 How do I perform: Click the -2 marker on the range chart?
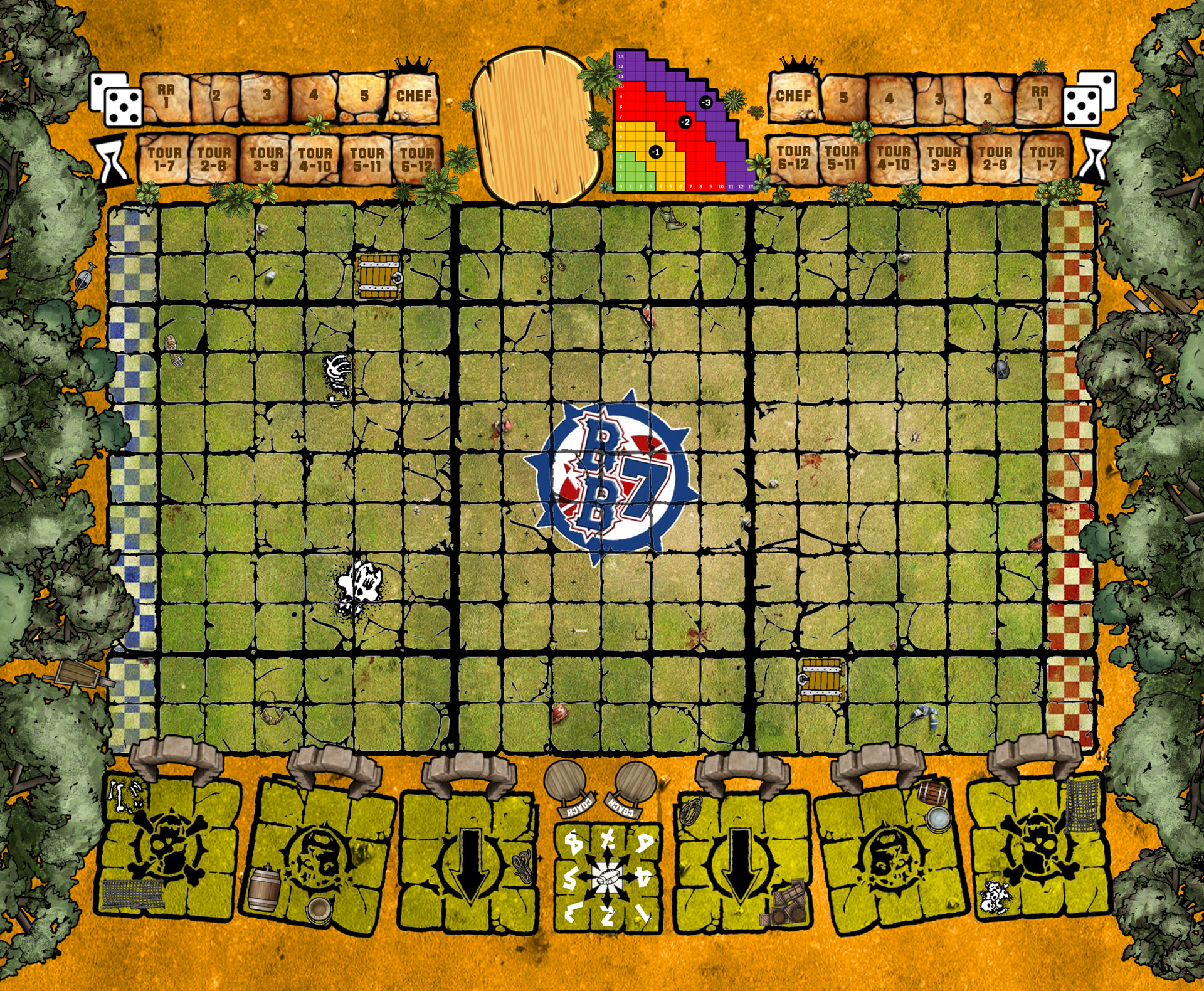coord(685,122)
